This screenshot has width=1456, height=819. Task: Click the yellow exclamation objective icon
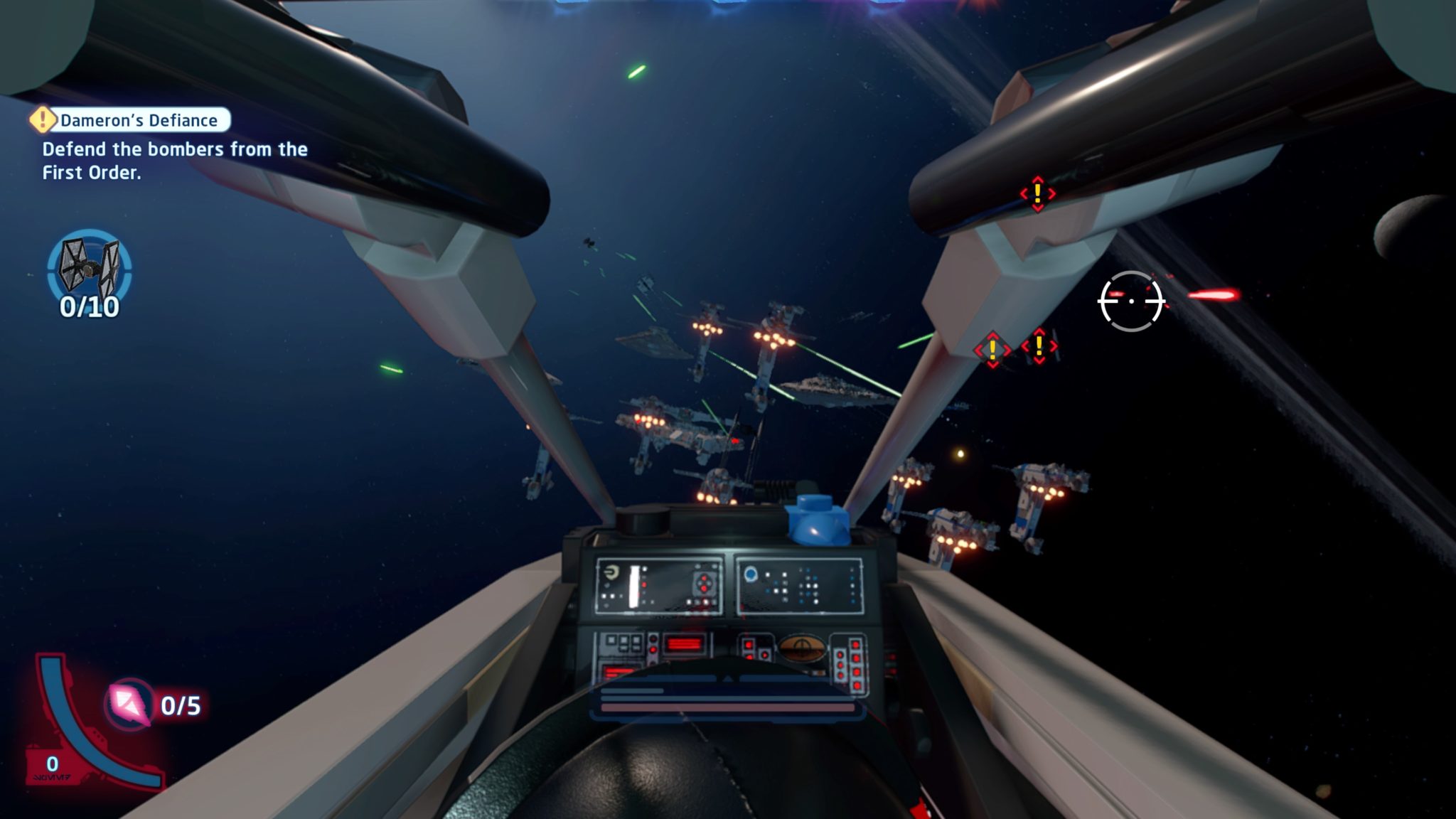(x=44, y=121)
